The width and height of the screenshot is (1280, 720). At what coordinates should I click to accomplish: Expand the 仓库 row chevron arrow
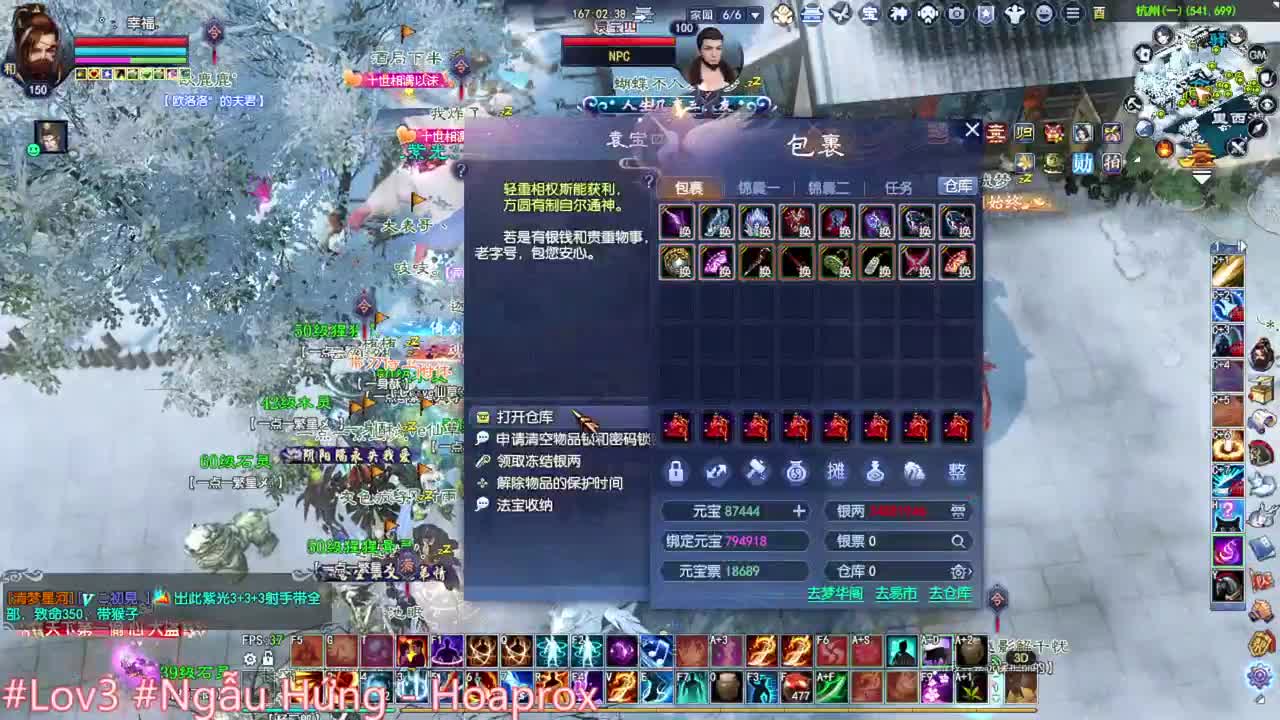coord(970,571)
